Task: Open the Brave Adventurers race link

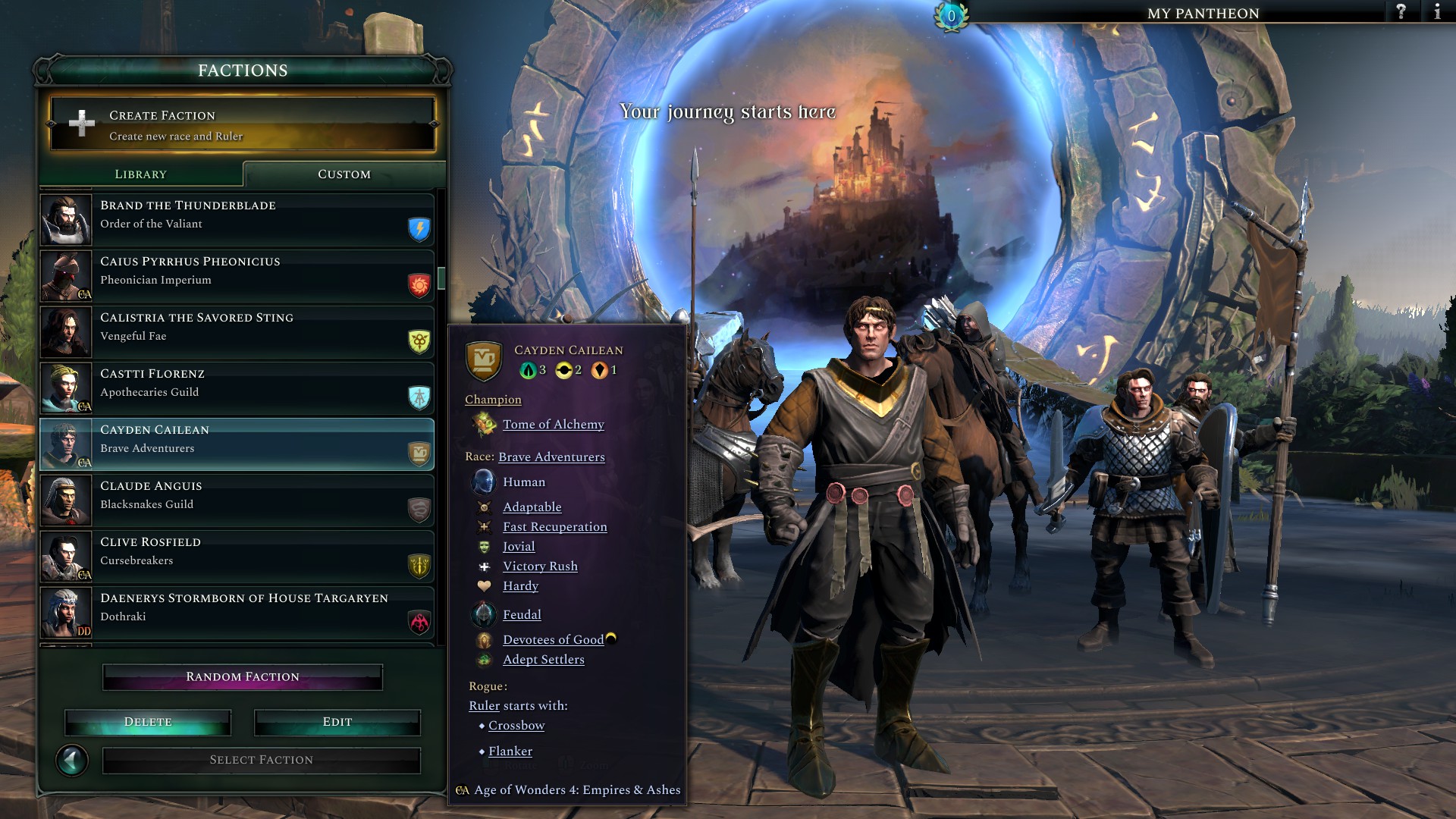Action: (x=551, y=457)
